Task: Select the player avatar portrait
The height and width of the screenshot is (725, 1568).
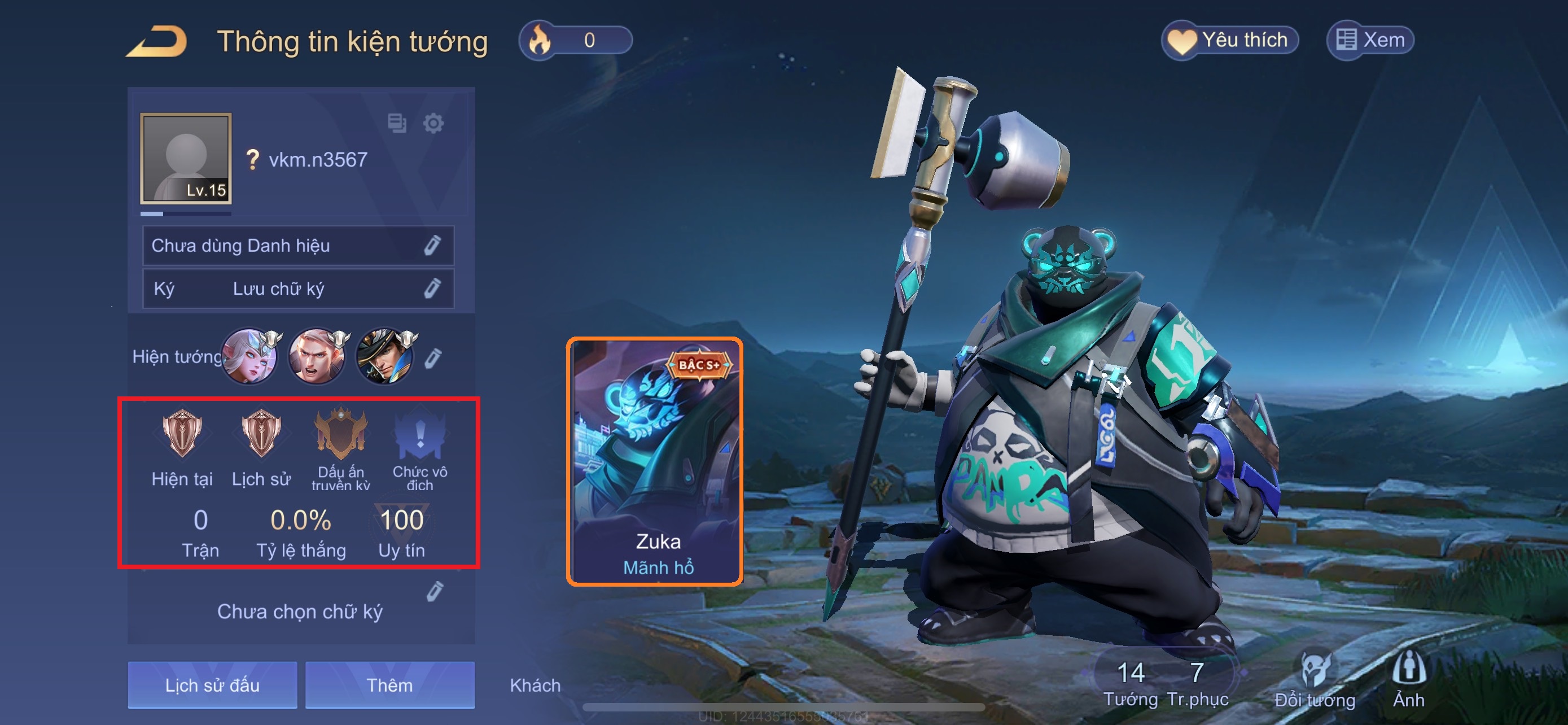Action: click(186, 158)
